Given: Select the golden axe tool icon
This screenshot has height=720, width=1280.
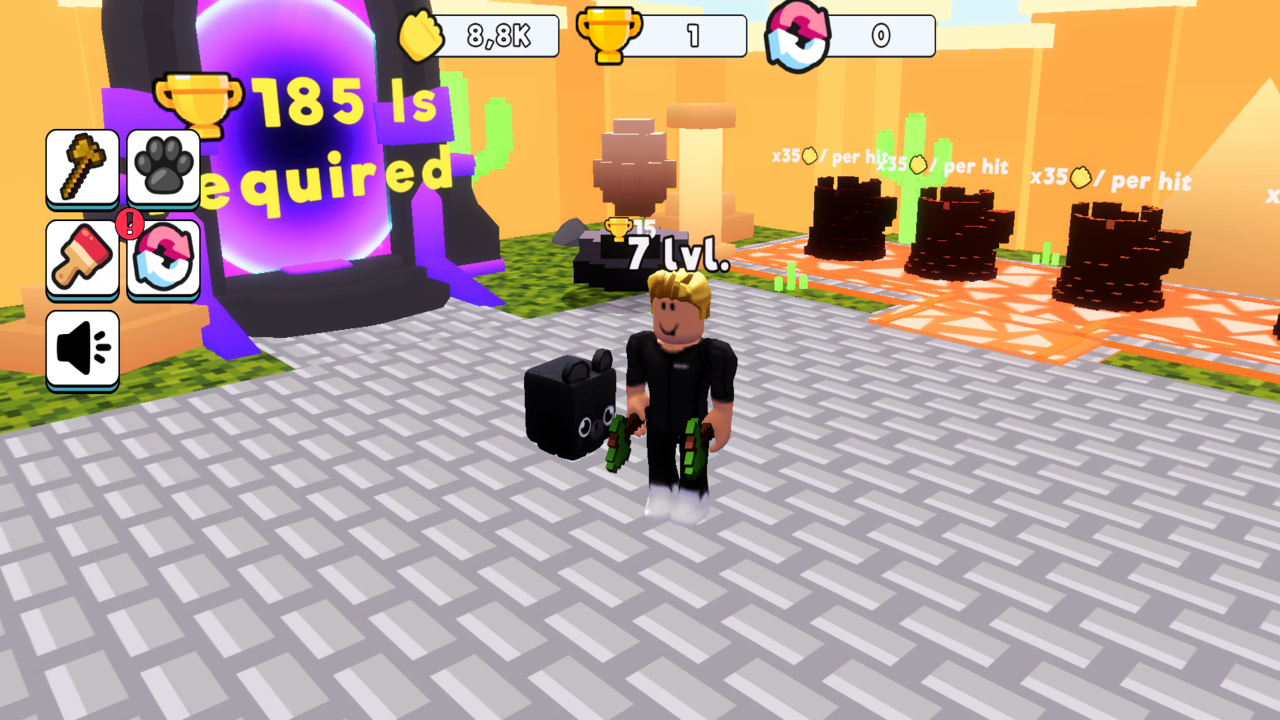Looking at the screenshot, I should [x=82, y=164].
